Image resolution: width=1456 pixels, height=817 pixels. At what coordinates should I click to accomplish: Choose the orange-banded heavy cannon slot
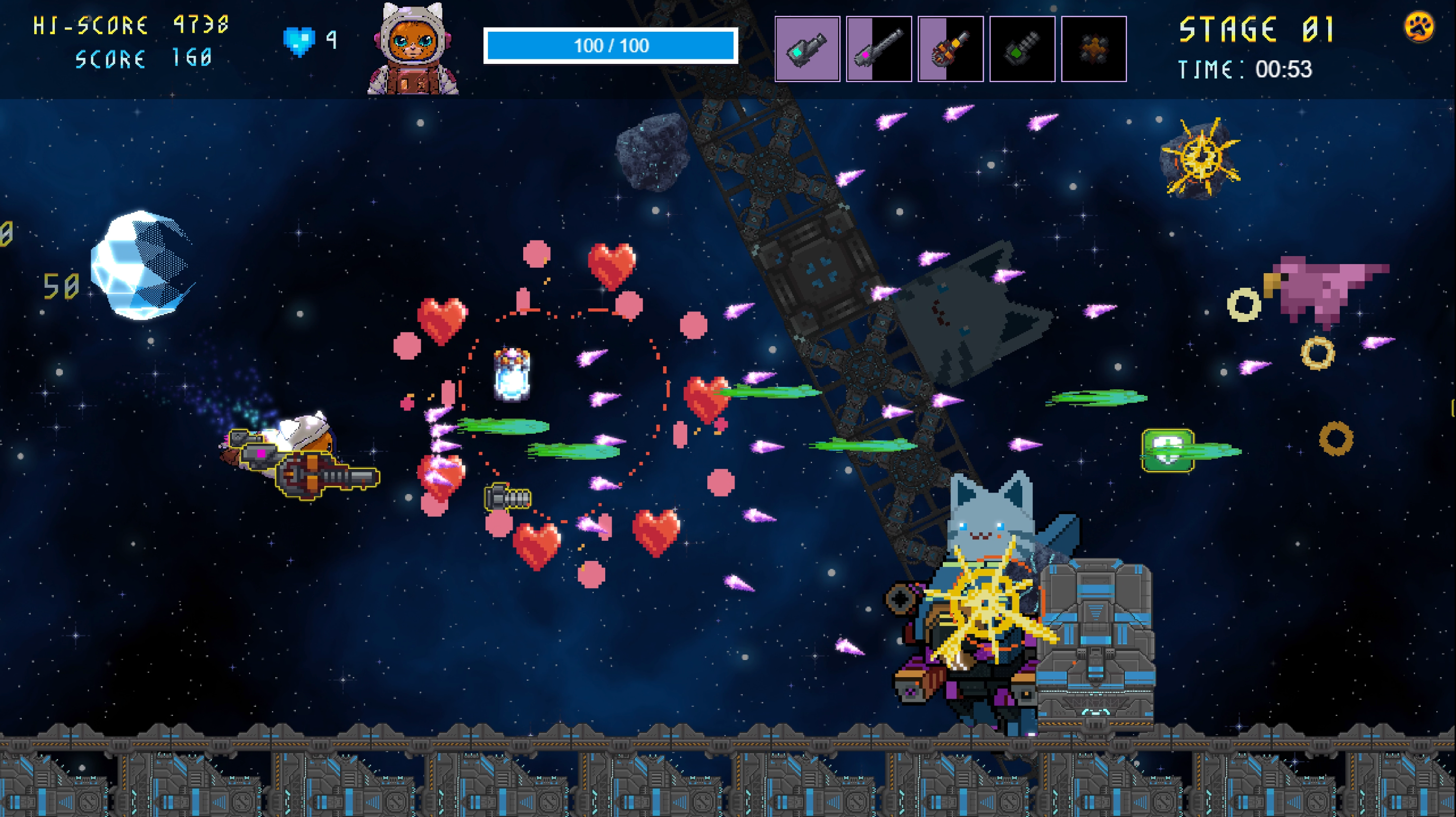[x=950, y=49]
